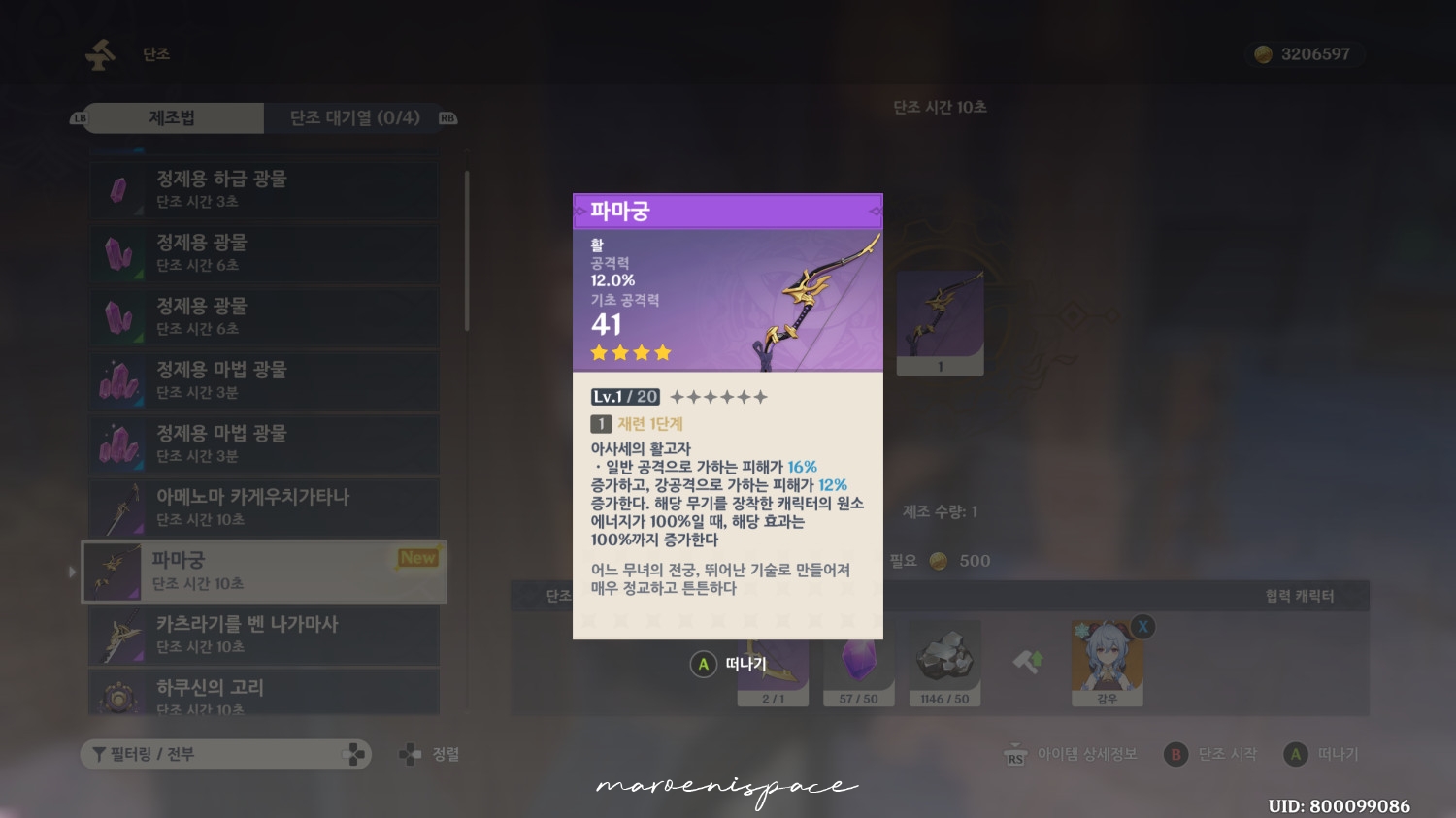Remove 감우 by clicking the X toggle
Viewport: 1456px width, 818px height.
1142,628
